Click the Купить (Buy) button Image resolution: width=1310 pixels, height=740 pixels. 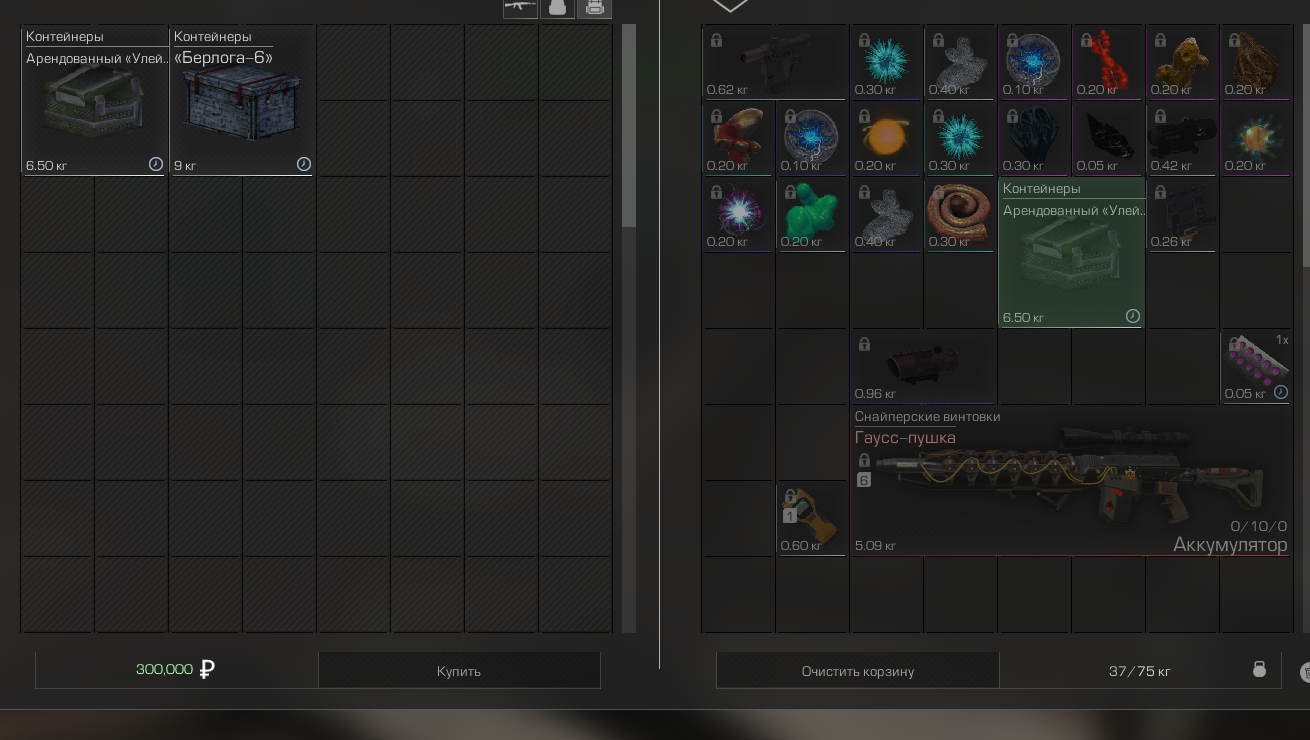(459, 671)
